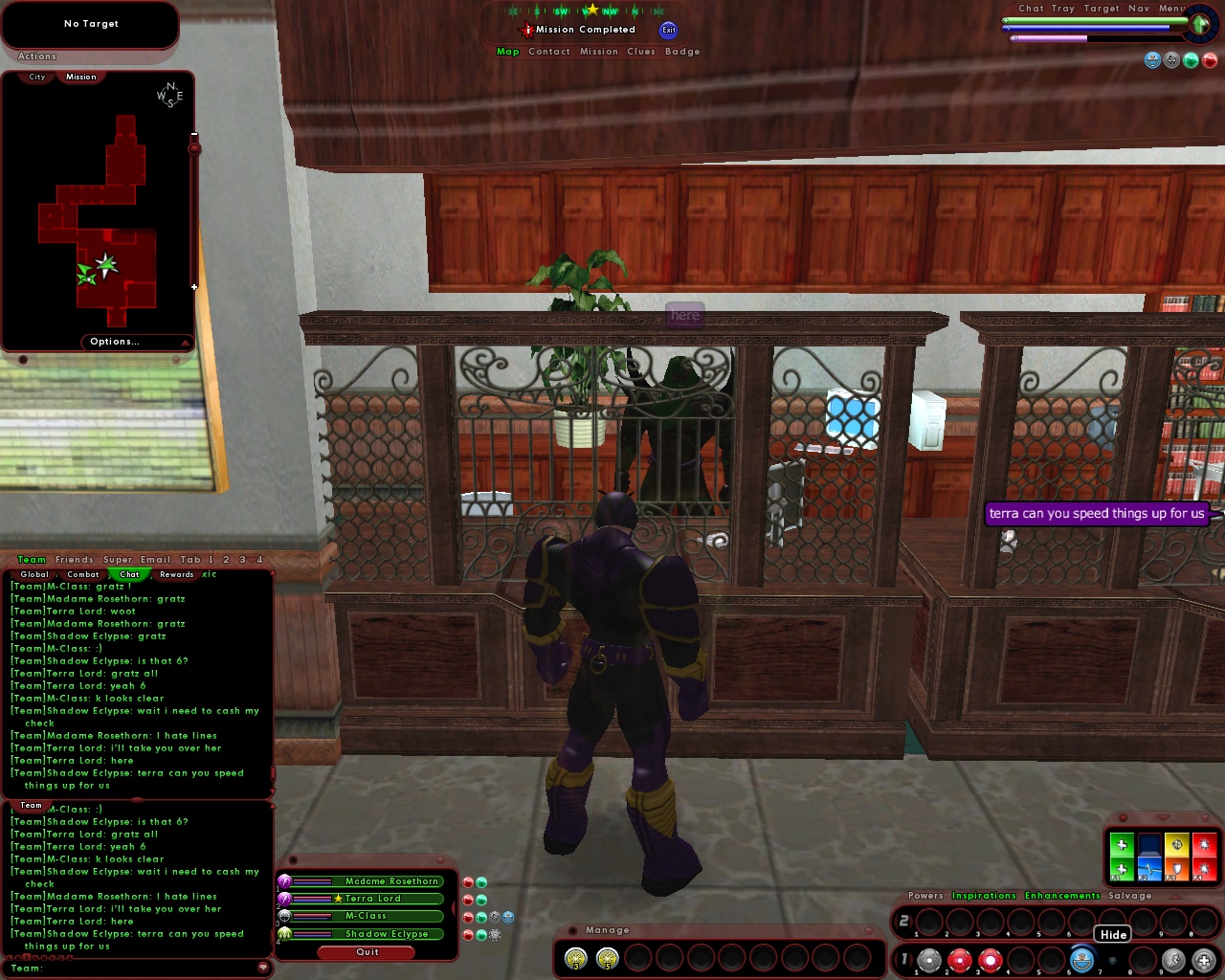Viewport: 1225px width, 980px height.
Task: Open Options on the mission map
Action: pos(115,342)
